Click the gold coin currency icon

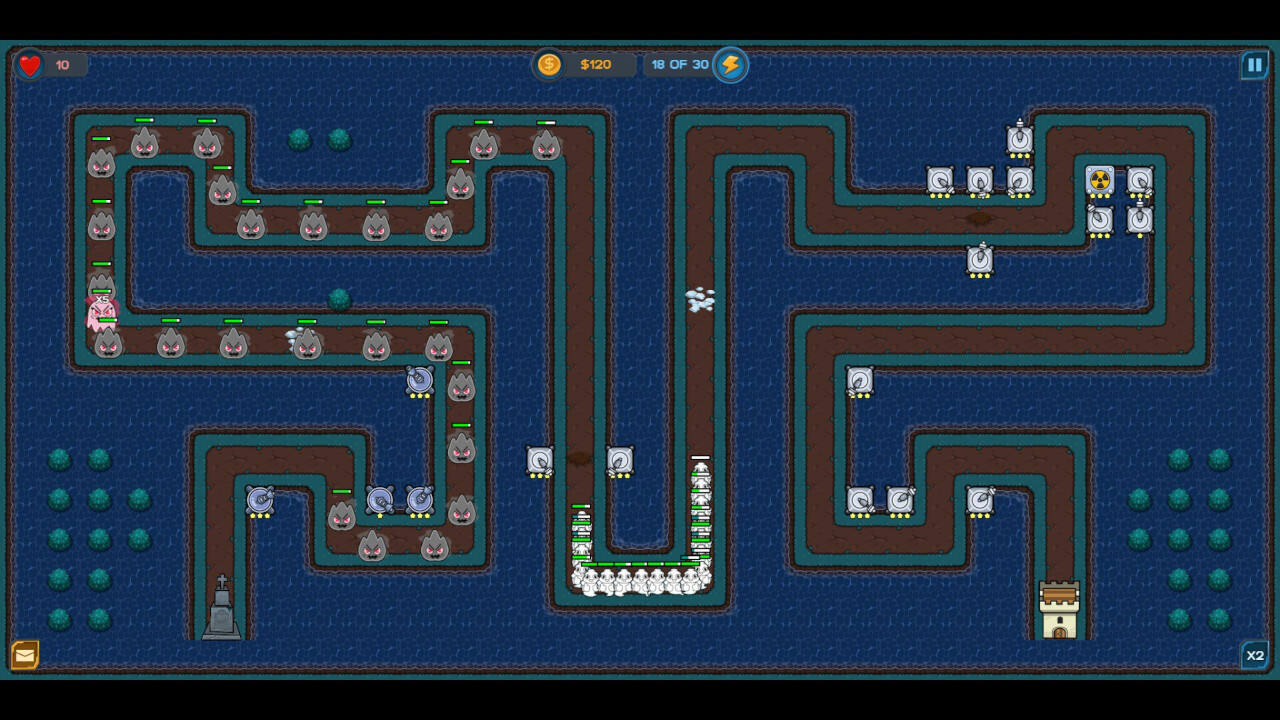click(x=548, y=64)
